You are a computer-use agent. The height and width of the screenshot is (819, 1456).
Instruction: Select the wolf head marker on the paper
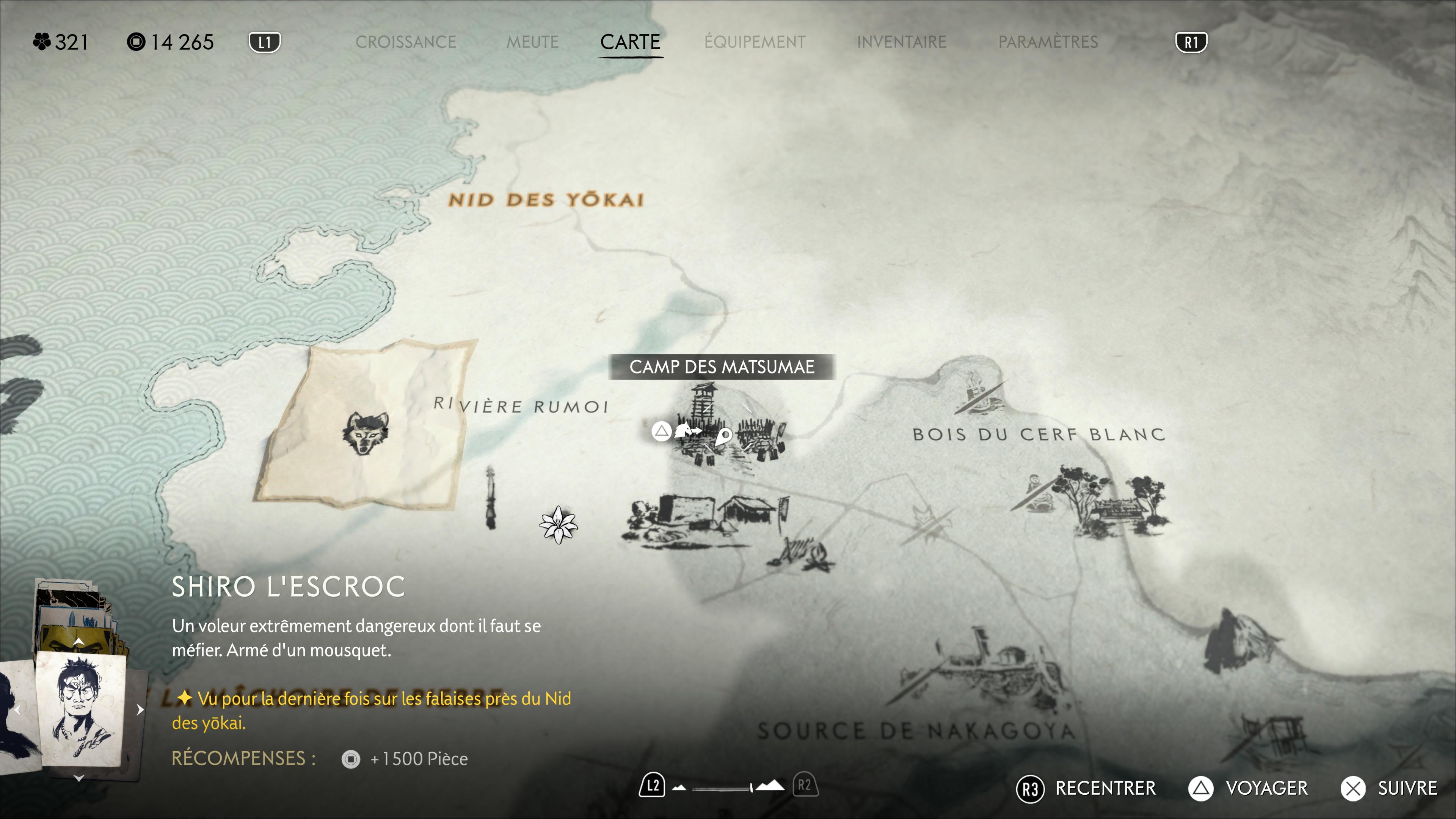(x=366, y=433)
